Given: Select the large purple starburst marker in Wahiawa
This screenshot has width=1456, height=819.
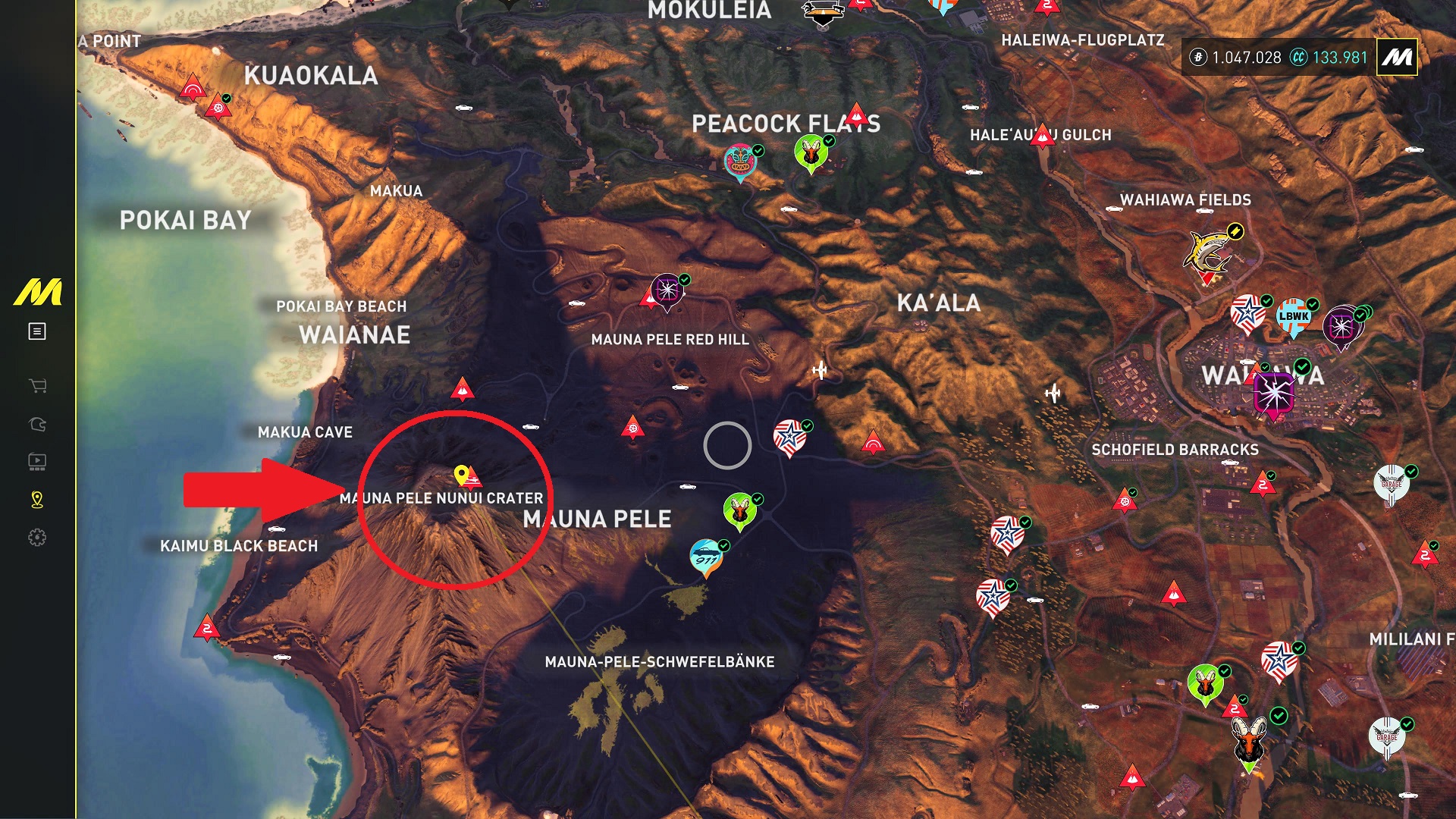Looking at the screenshot, I should (x=1274, y=394).
